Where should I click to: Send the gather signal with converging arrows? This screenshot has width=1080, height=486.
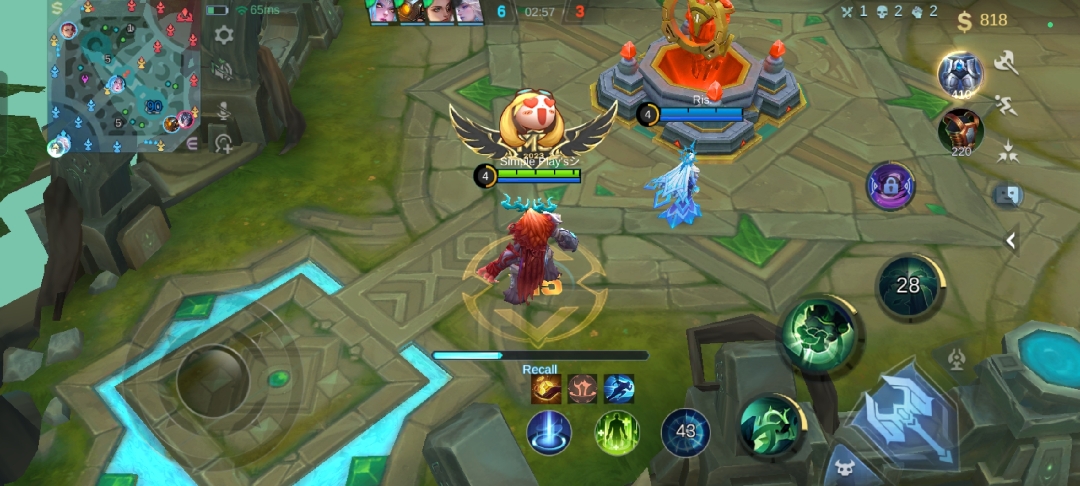[x=1007, y=152]
